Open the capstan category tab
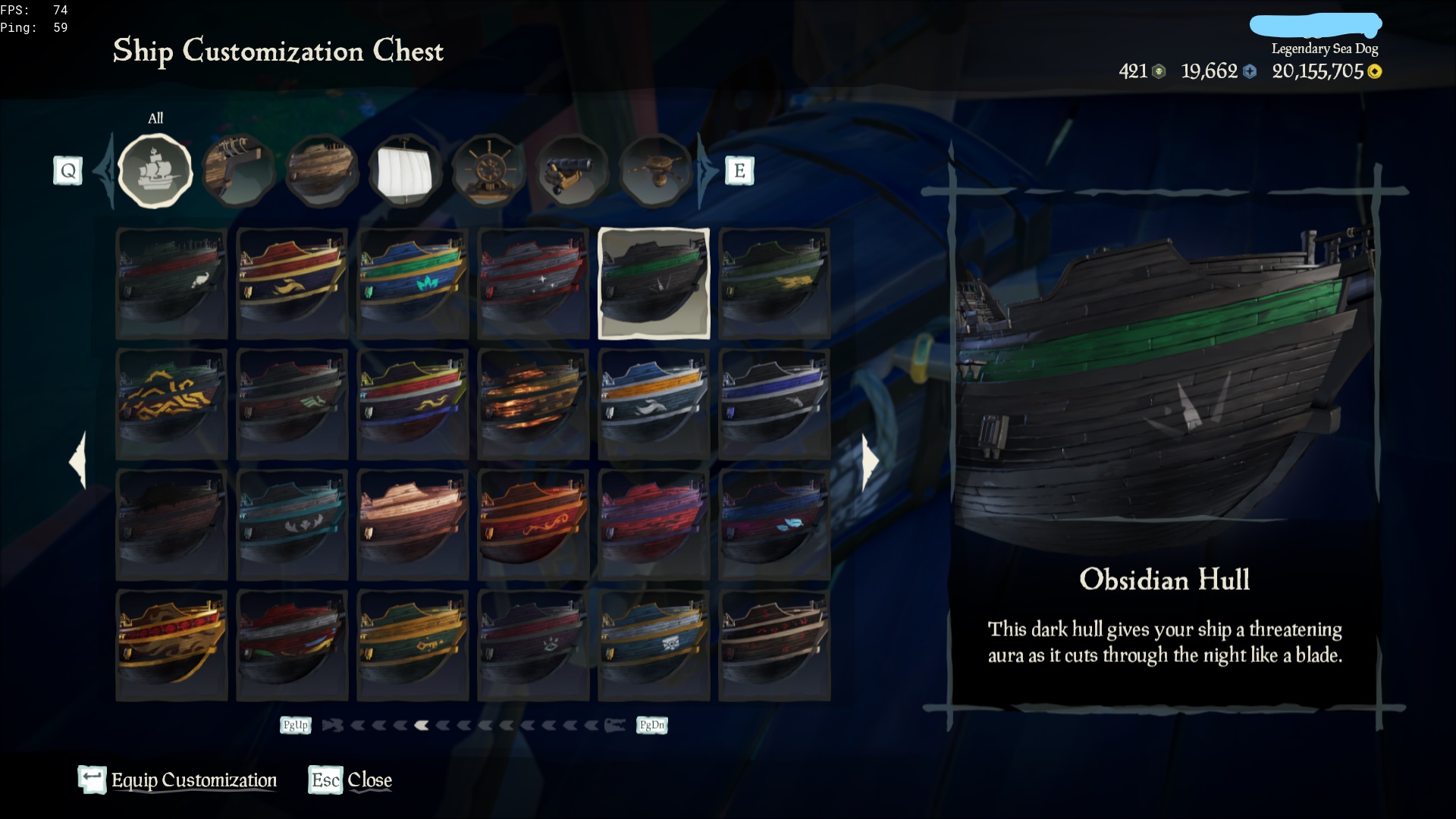 (655, 171)
